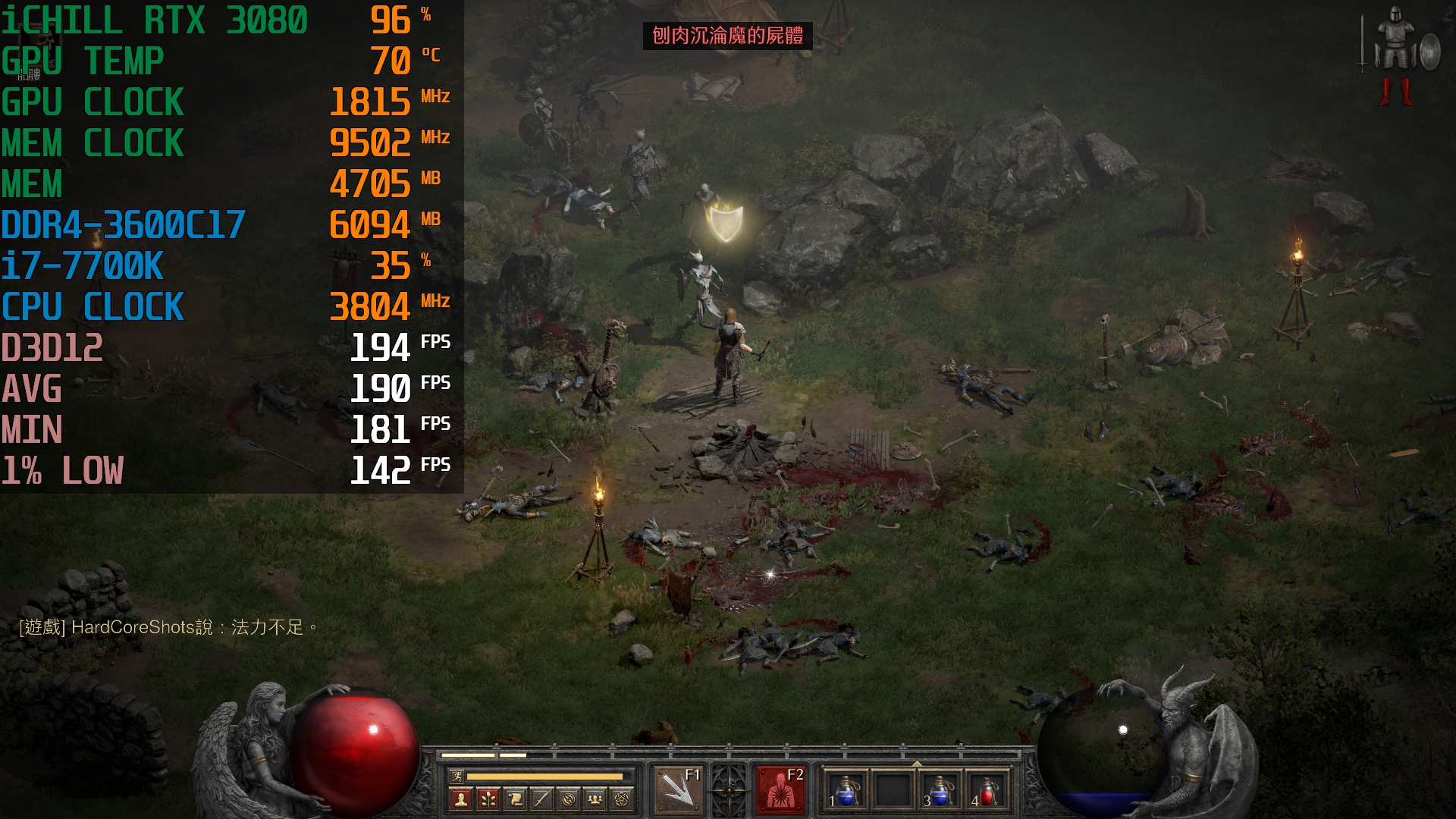Open the character sheet icon
The image size is (1456, 819).
[x=460, y=799]
